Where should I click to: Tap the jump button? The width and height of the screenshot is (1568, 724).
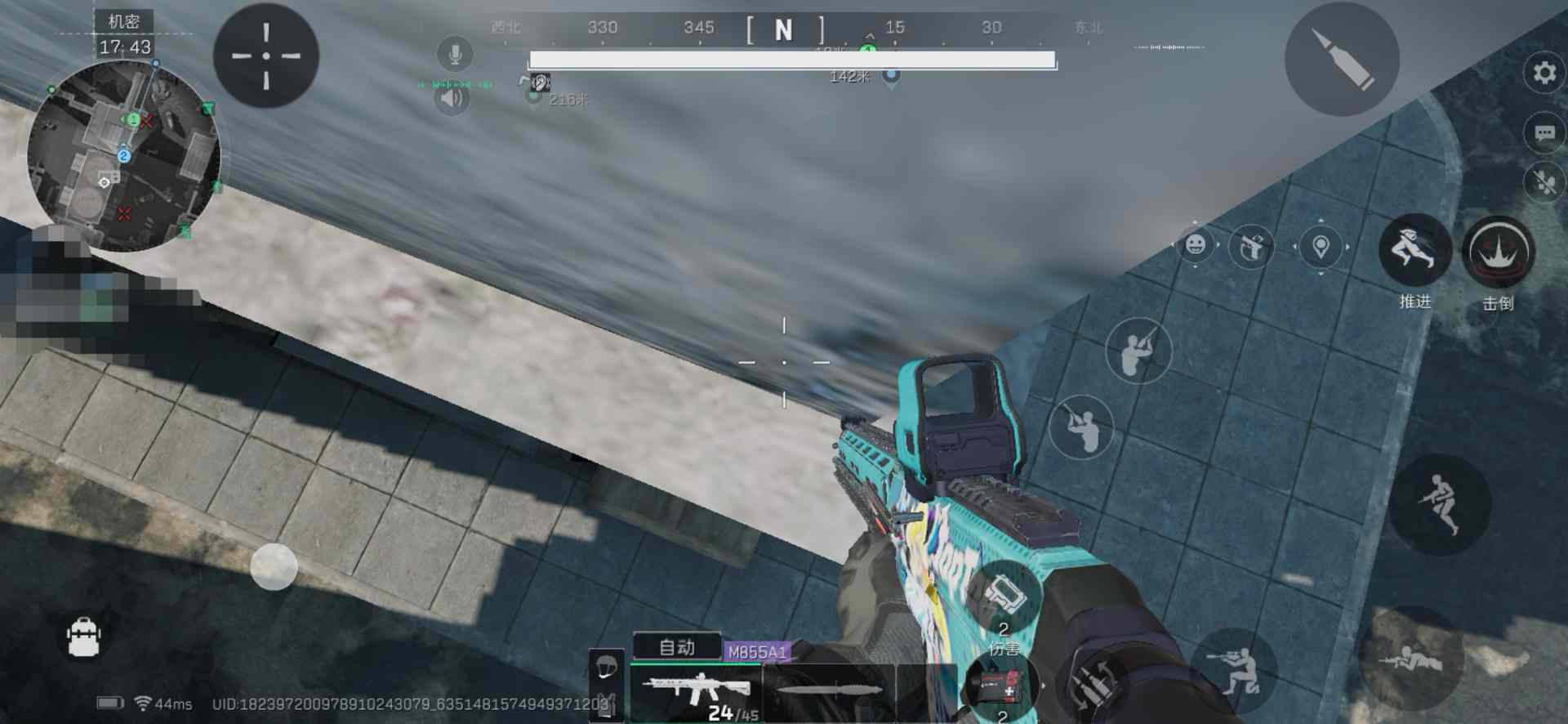click(x=1441, y=504)
